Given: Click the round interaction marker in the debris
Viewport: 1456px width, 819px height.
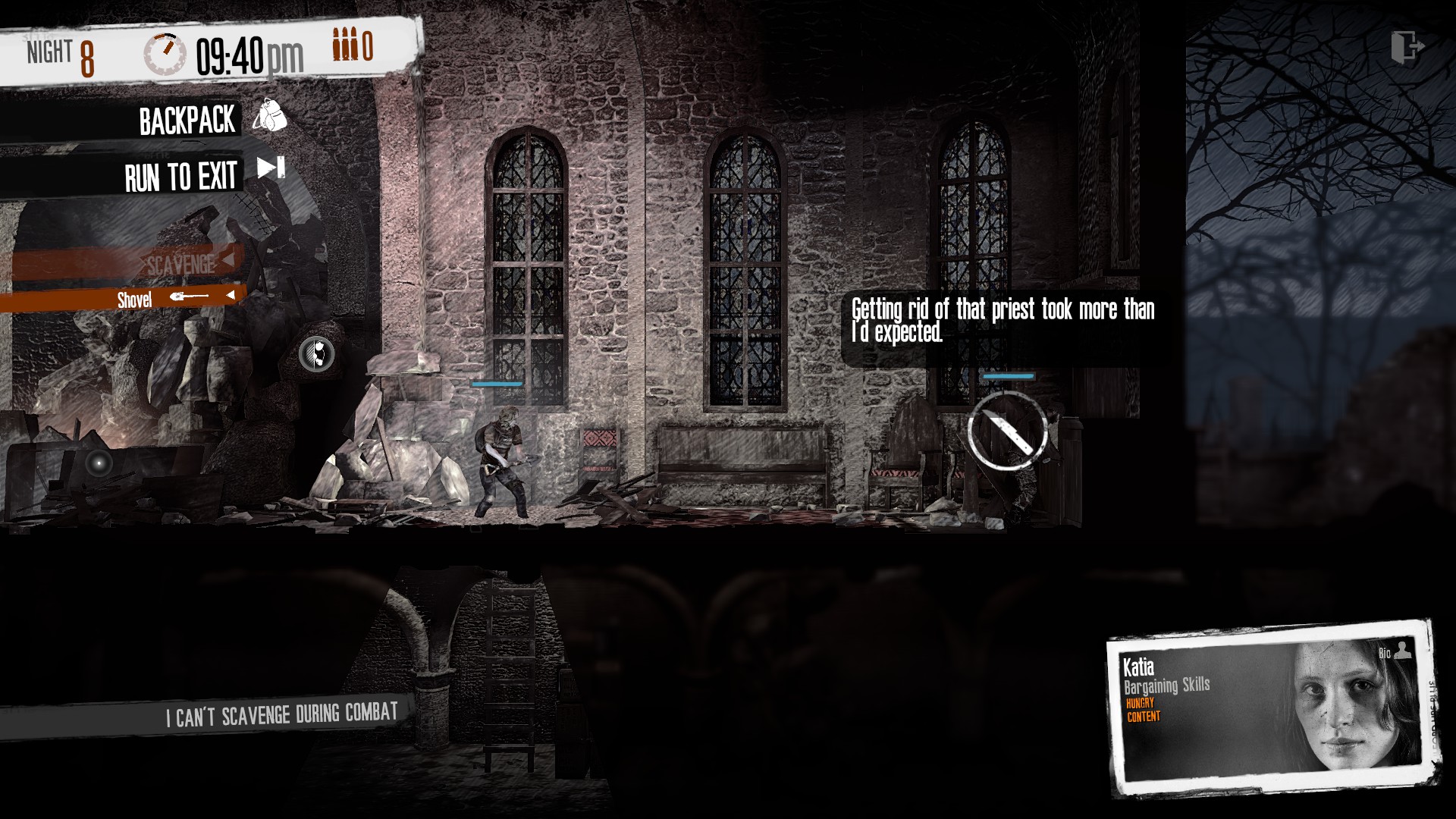Looking at the screenshot, I should pyautogui.click(x=99, y=462).
